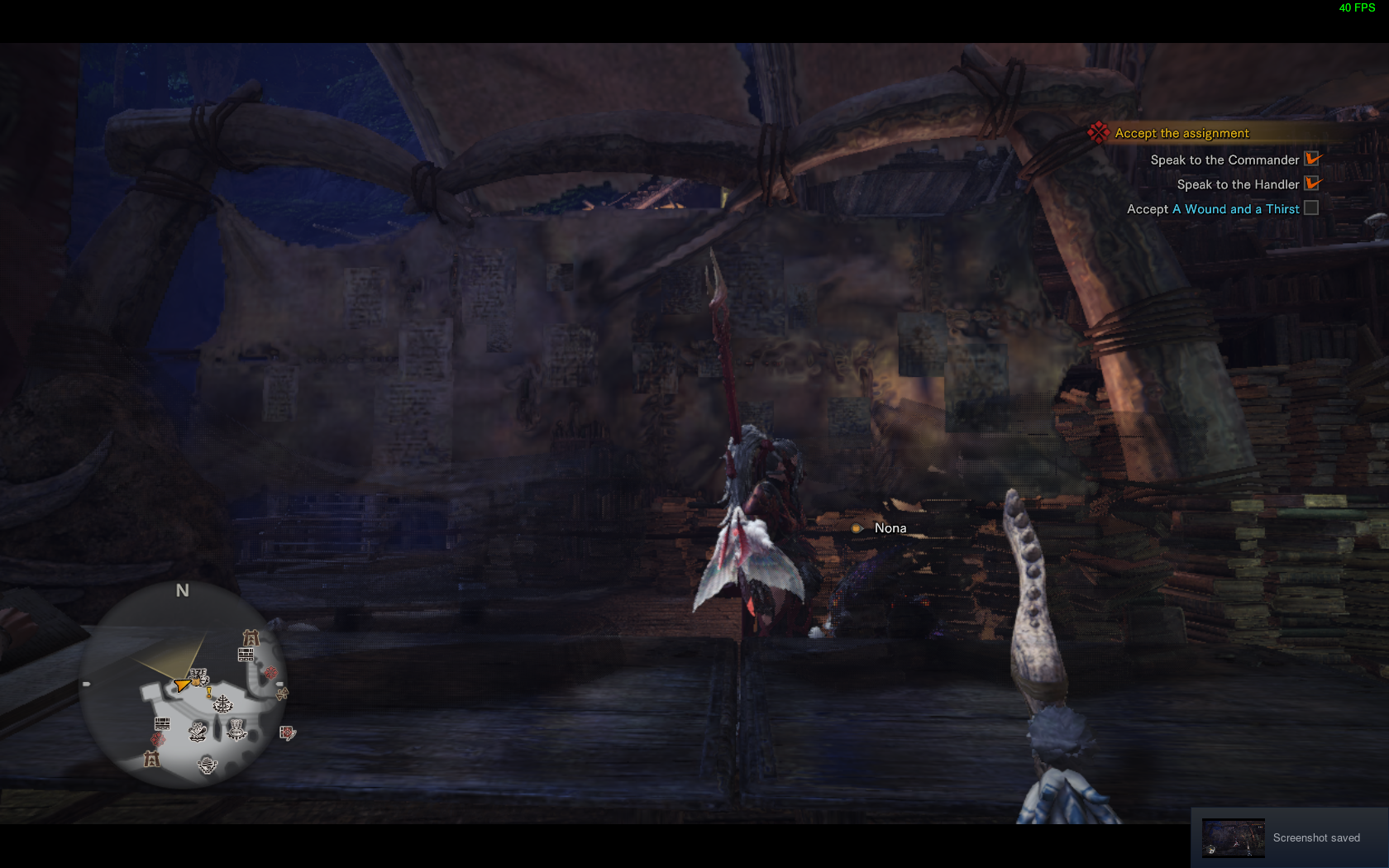Uncheck the Speak to the Handler objective
This screenshot has width=1389, height=868.
coord(1312,184)
